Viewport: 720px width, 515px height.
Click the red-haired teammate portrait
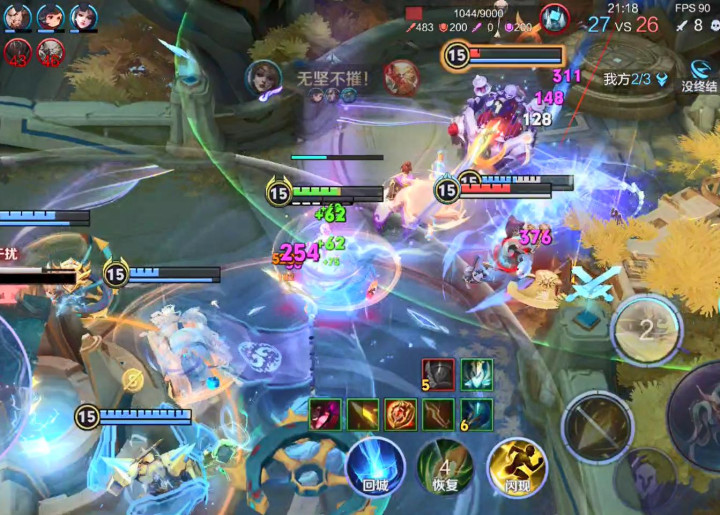[x=51, y=17]
